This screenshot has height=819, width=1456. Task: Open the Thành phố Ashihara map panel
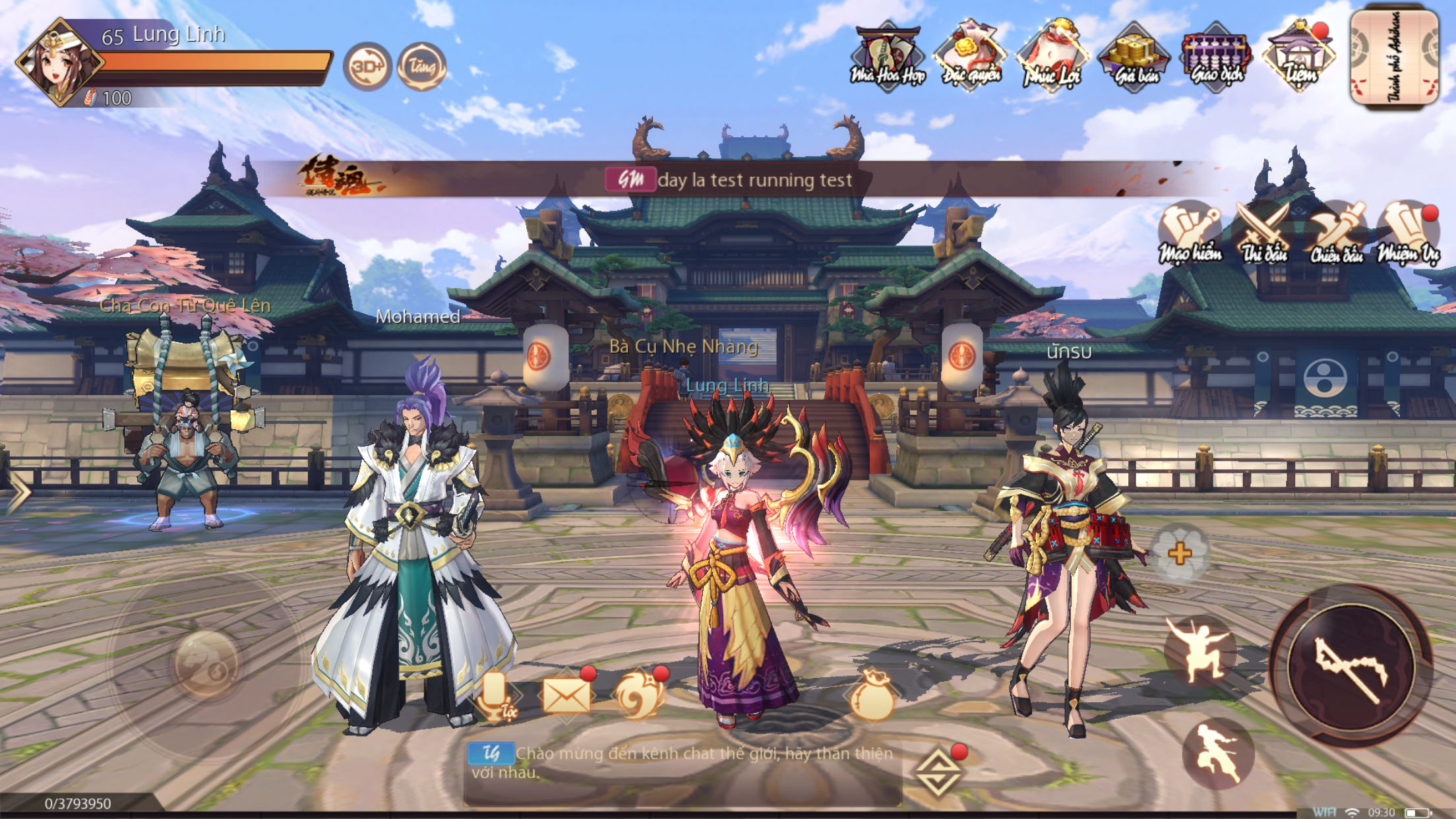[x=1394, y=56]
